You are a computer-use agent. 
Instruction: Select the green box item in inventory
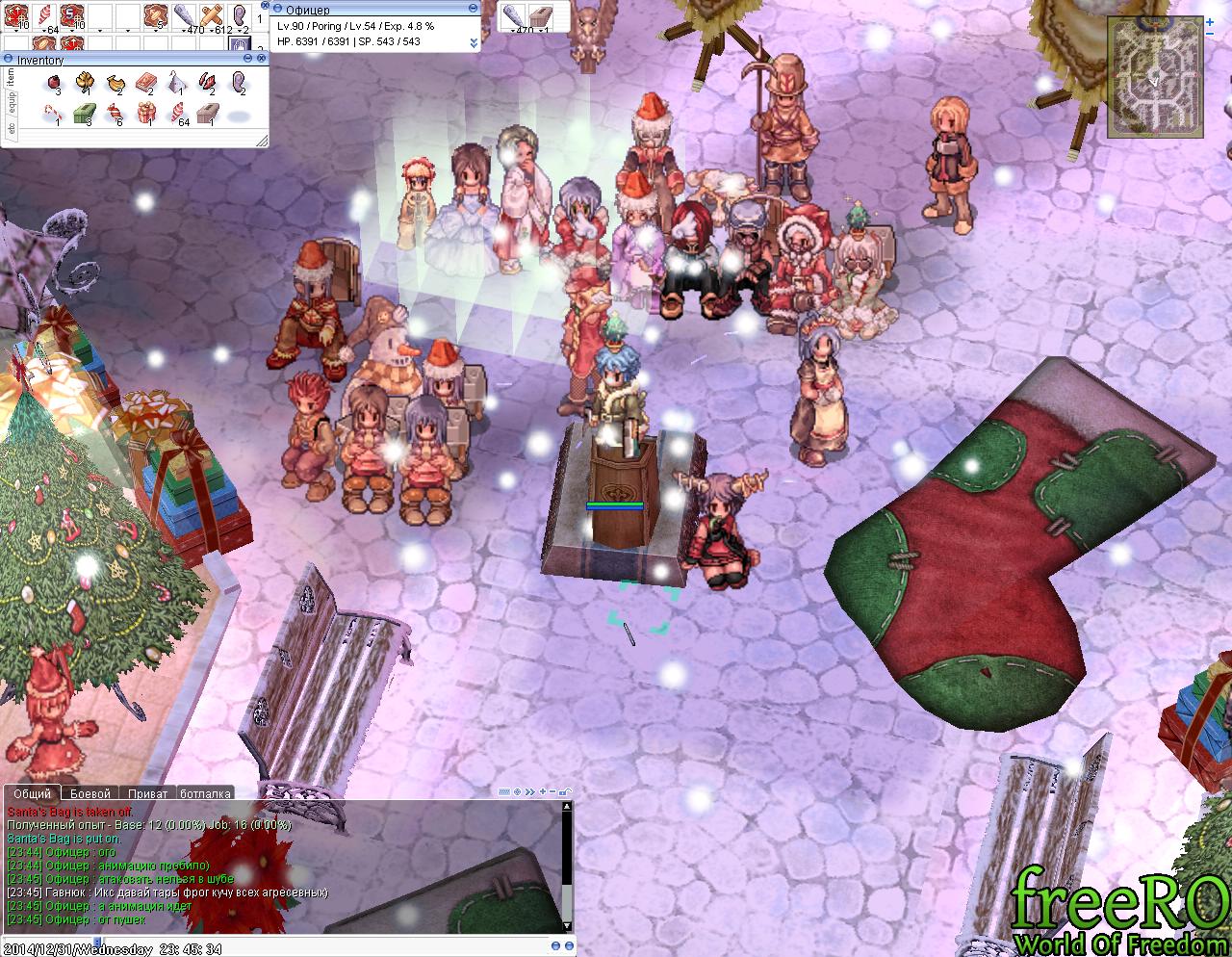click(x=85, y=114)
